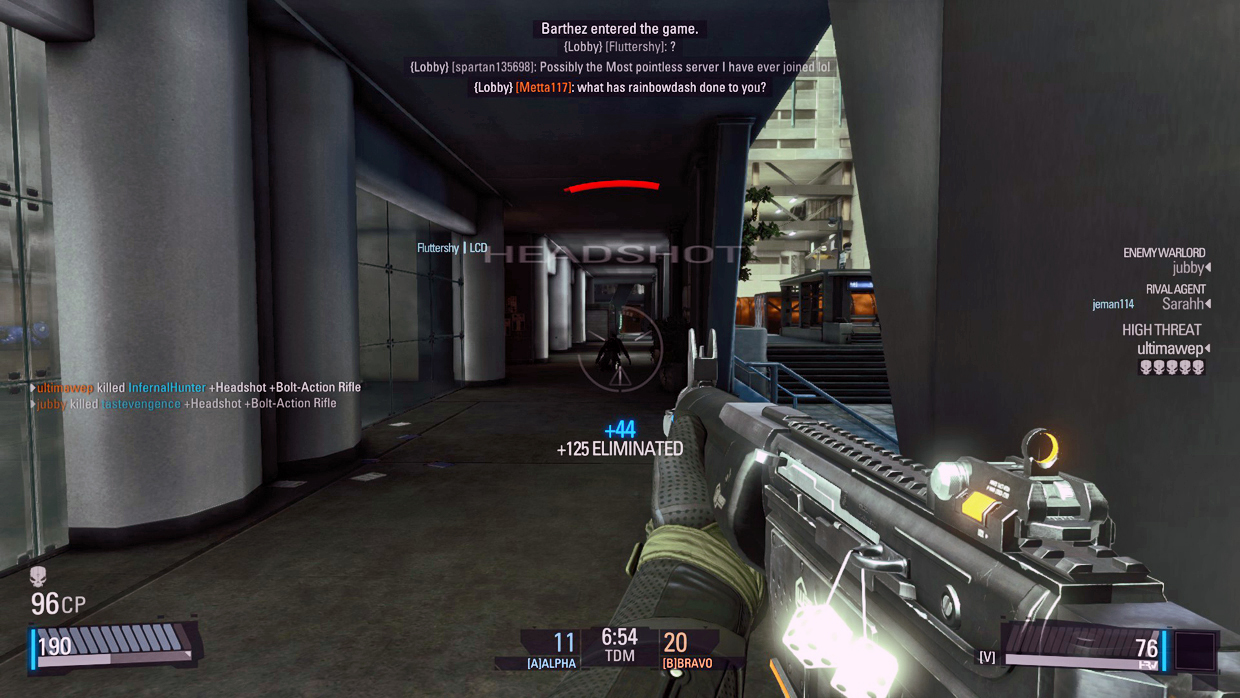Image resolution: width=1240 pixels, height=698 pixels.
Task: Click High Threat player ultimawep
Action: tap(1171, 349)
